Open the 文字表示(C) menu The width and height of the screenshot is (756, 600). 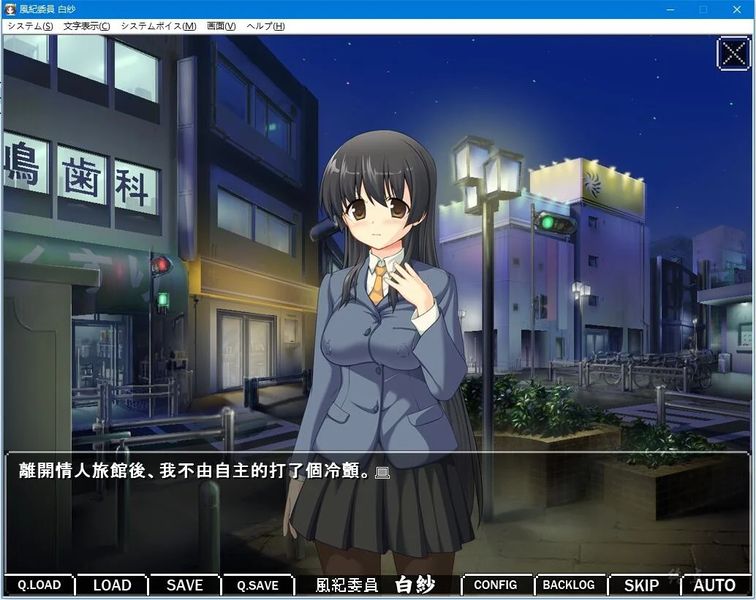pyautogui.click(x=86, y=26)
